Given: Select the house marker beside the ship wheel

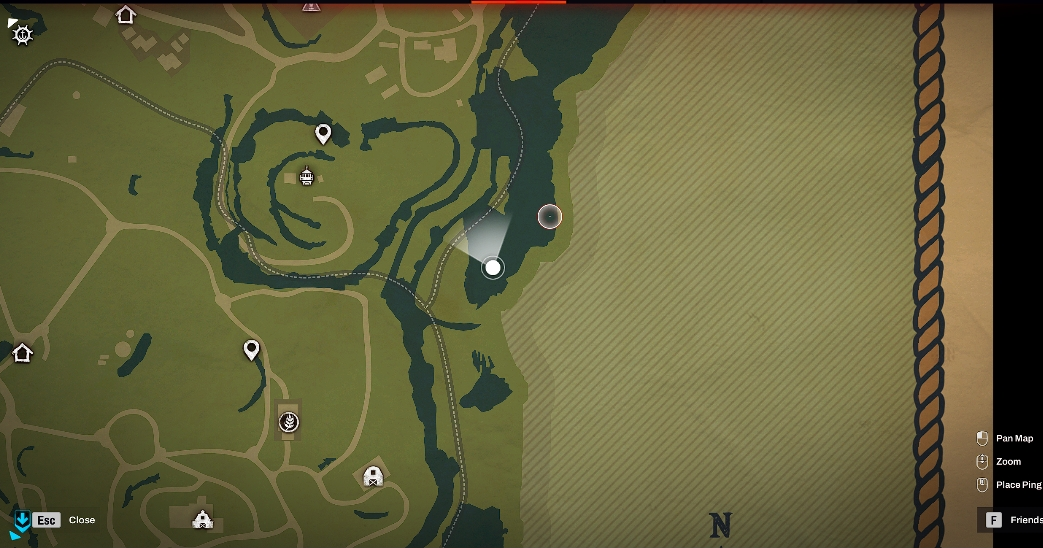Looking at the screenshot, I should (125, 14).
